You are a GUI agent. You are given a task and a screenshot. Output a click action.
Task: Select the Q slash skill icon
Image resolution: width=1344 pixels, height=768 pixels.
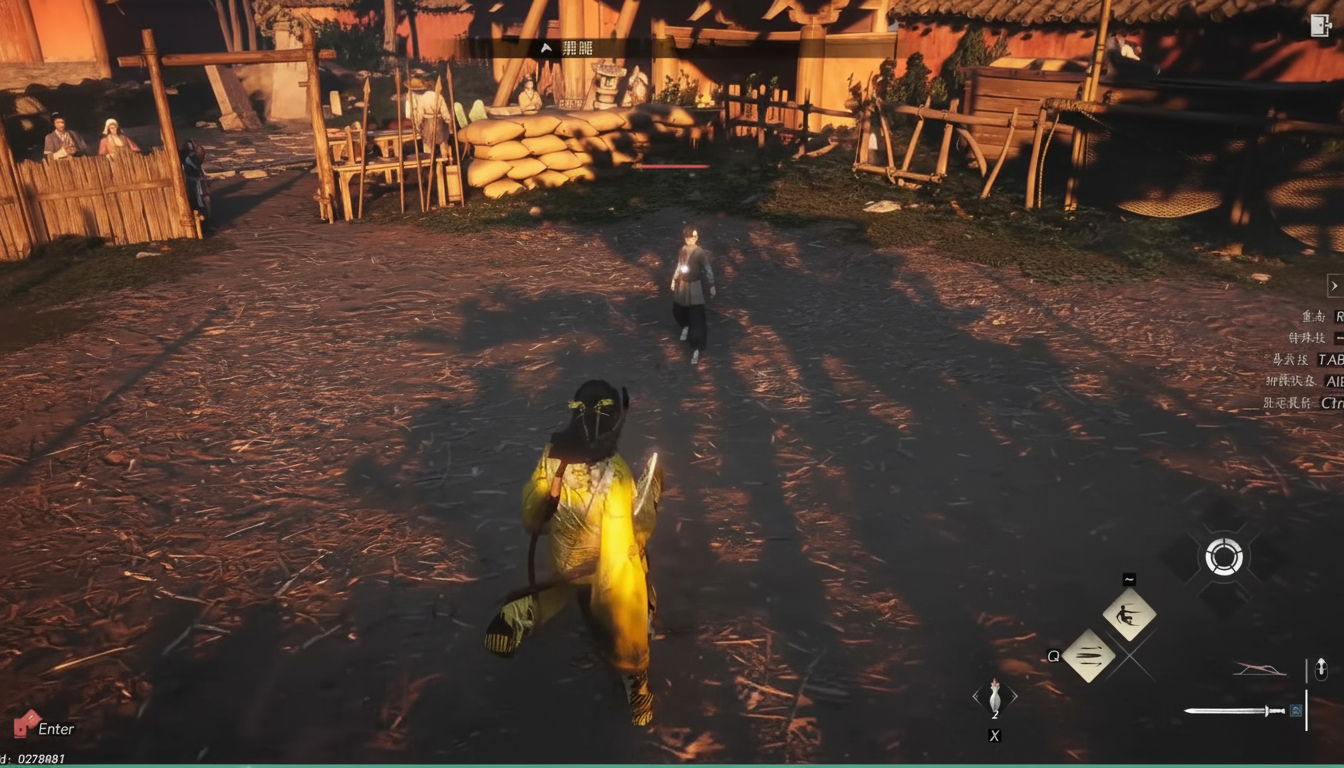1088,654
